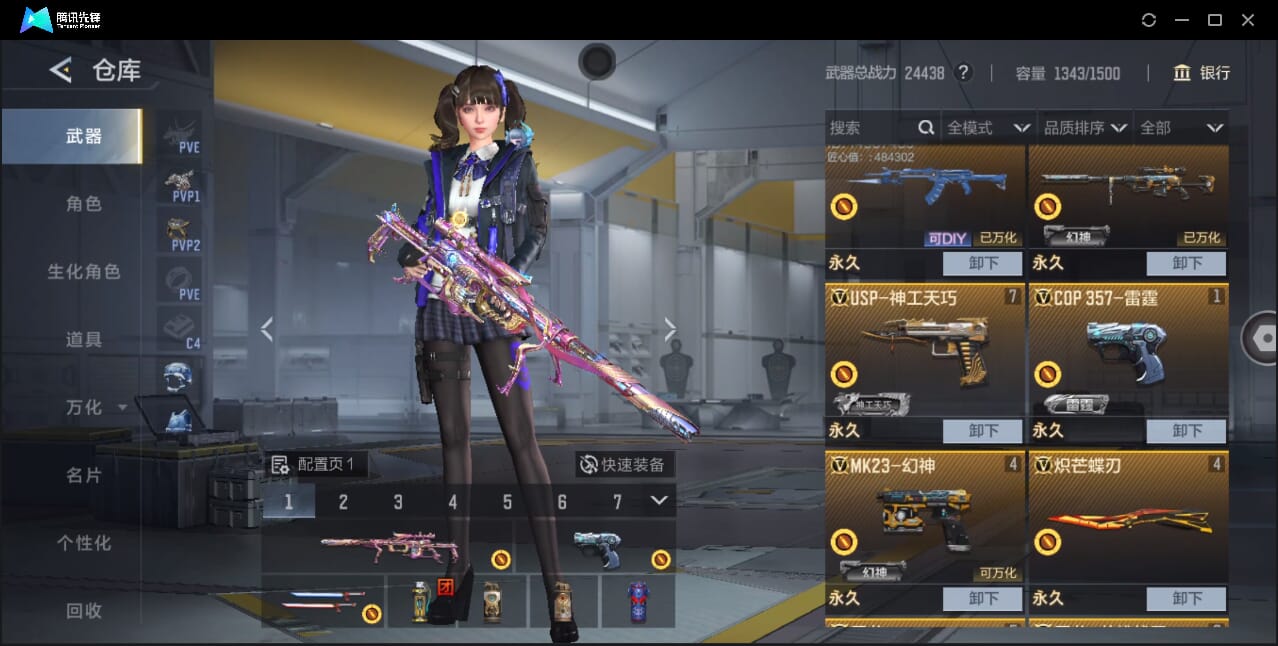The image size is (1278, 646).
Task: Maximize the emulator window
Action: pos(1214,20)
